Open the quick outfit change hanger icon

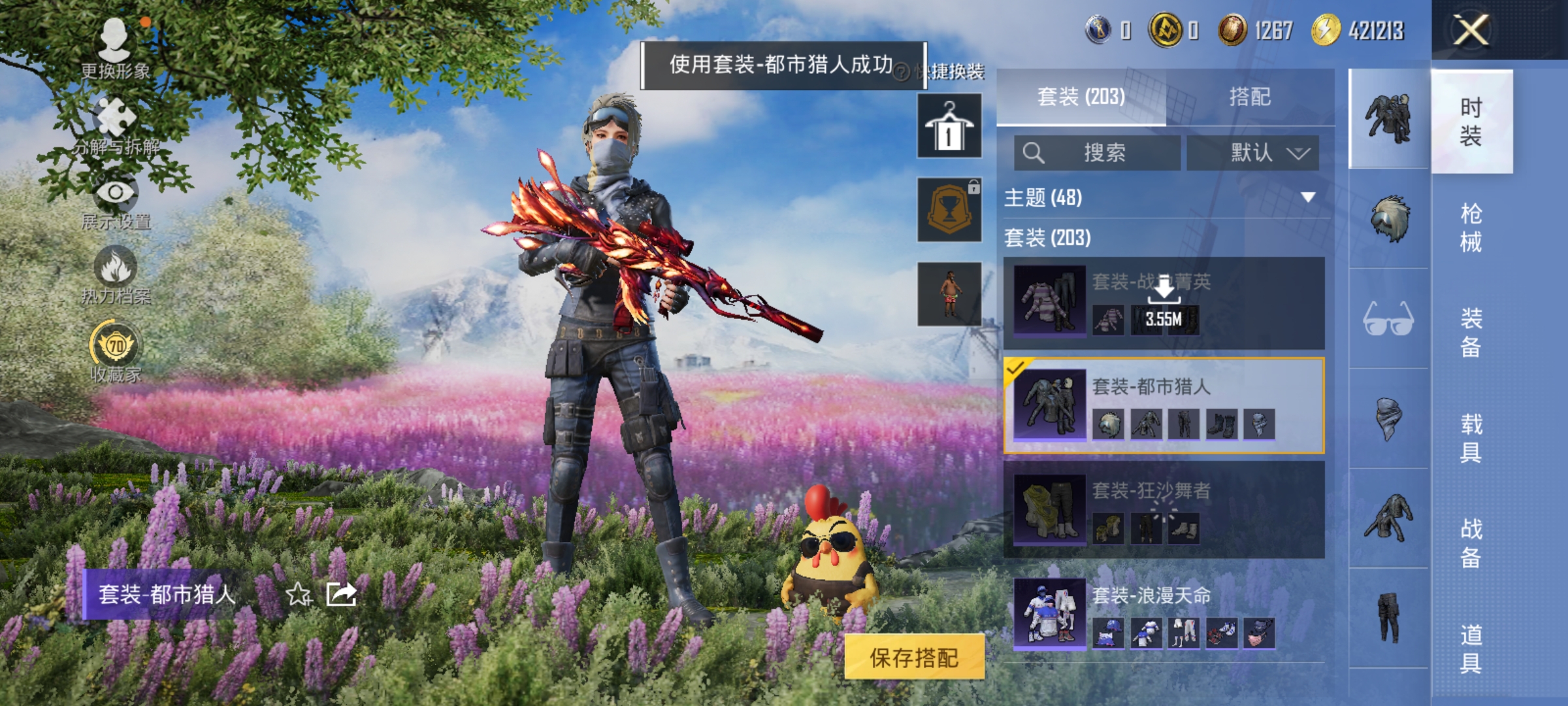point(949,124)
